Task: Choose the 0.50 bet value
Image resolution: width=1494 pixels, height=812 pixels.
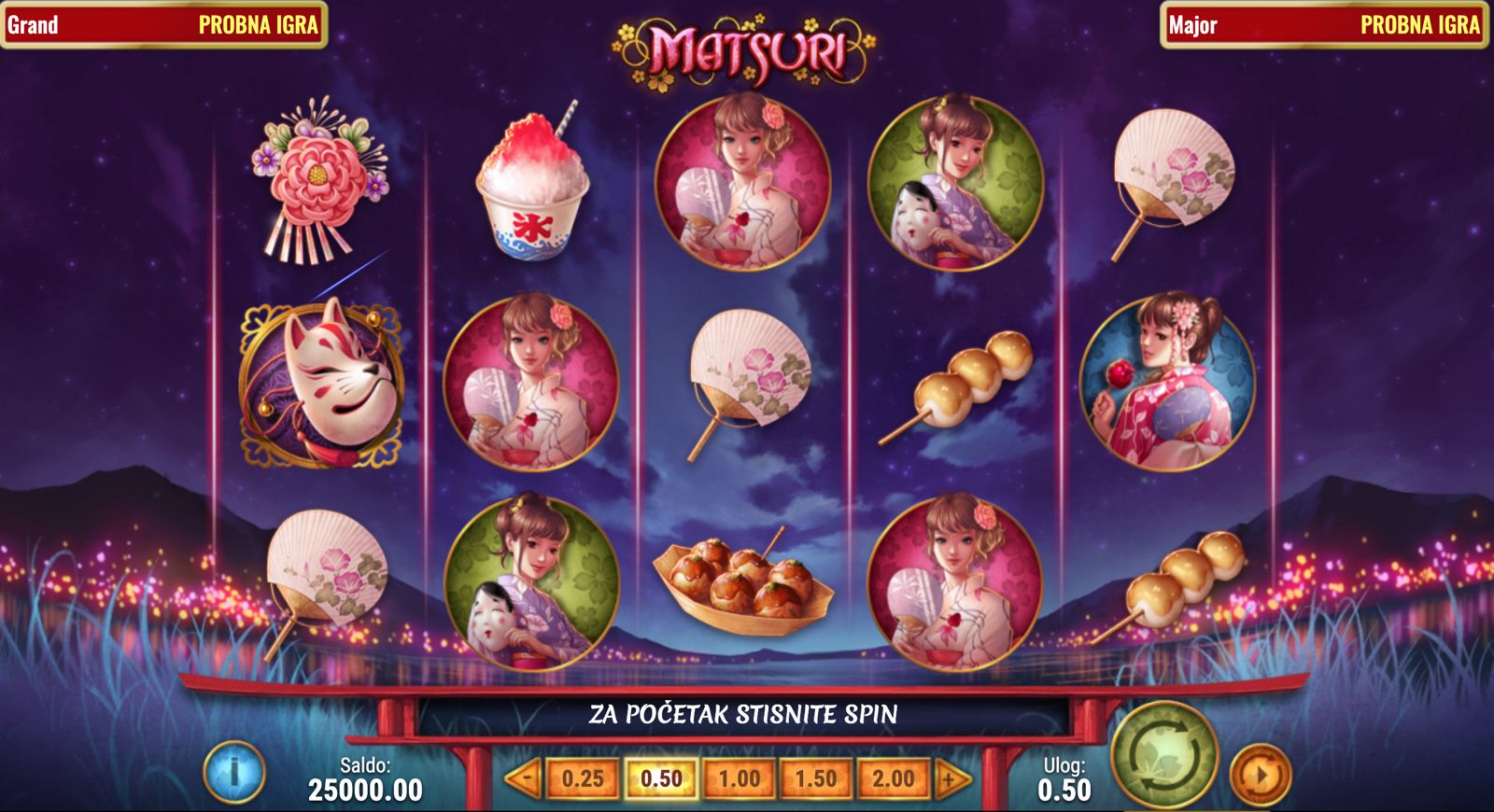Action: (x=661, y=777)
